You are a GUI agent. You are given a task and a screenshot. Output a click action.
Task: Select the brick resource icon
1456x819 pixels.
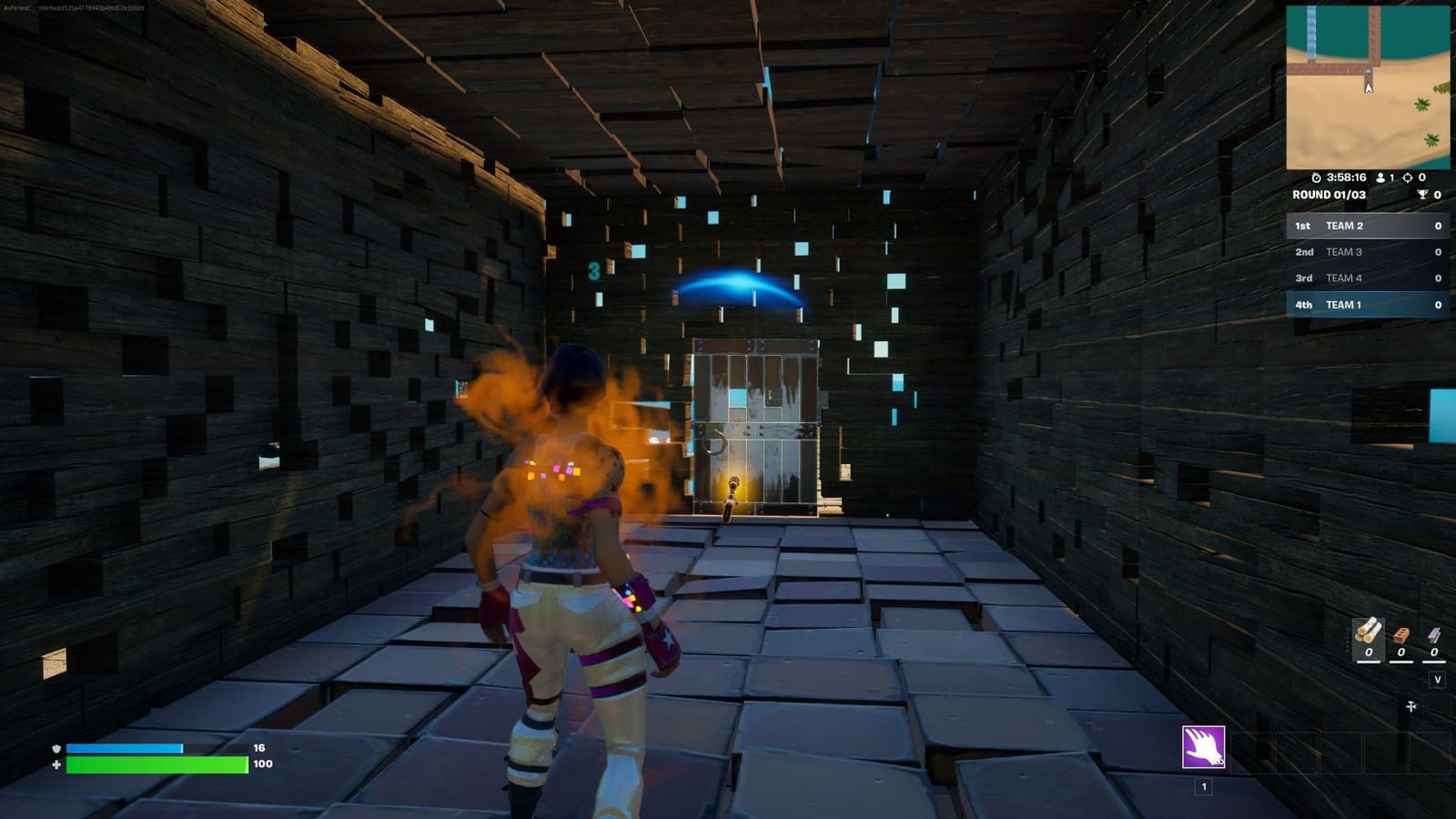click(x=1401, y=634)
